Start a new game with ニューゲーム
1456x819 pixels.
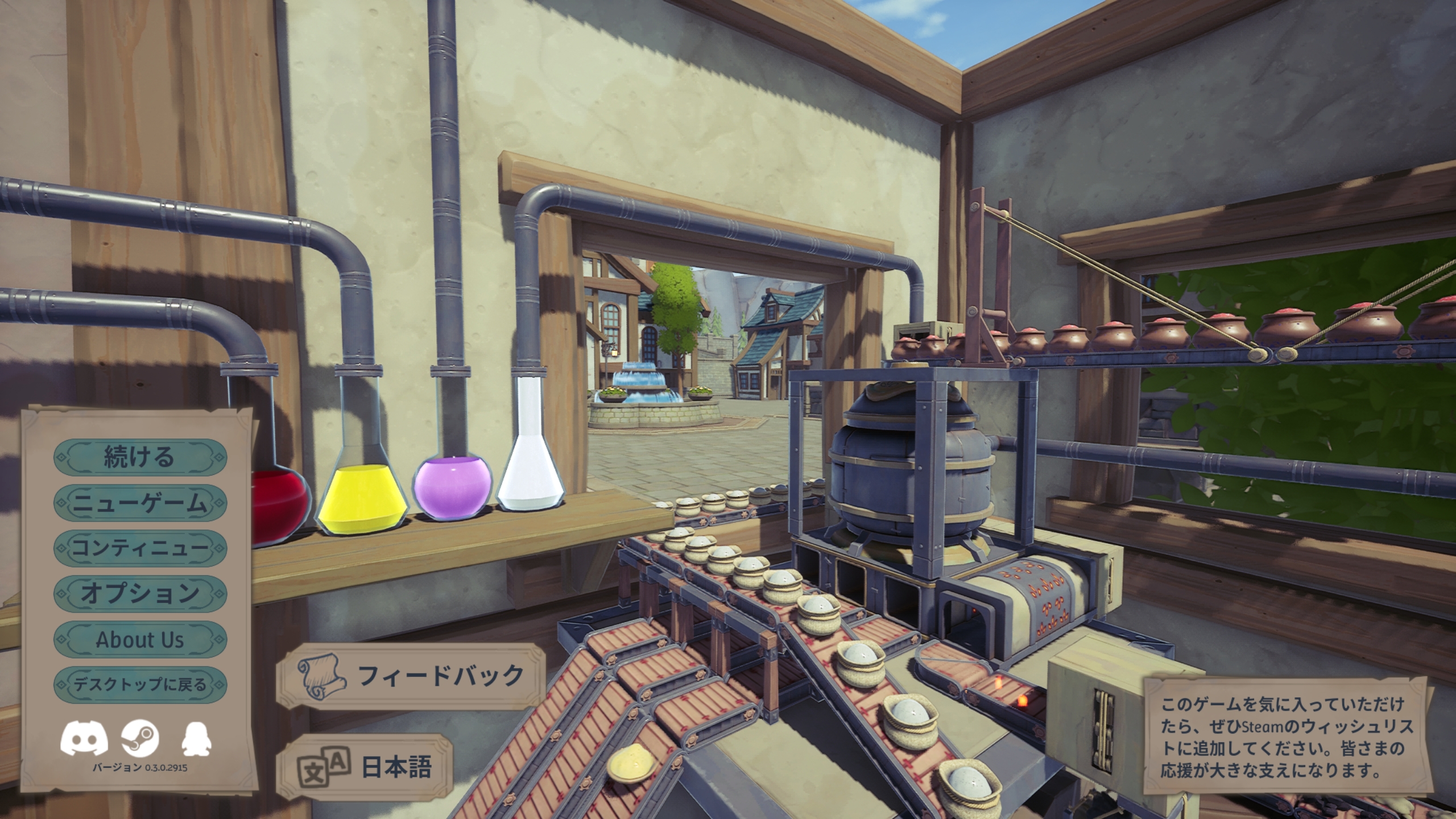click(x=140, y=503)
